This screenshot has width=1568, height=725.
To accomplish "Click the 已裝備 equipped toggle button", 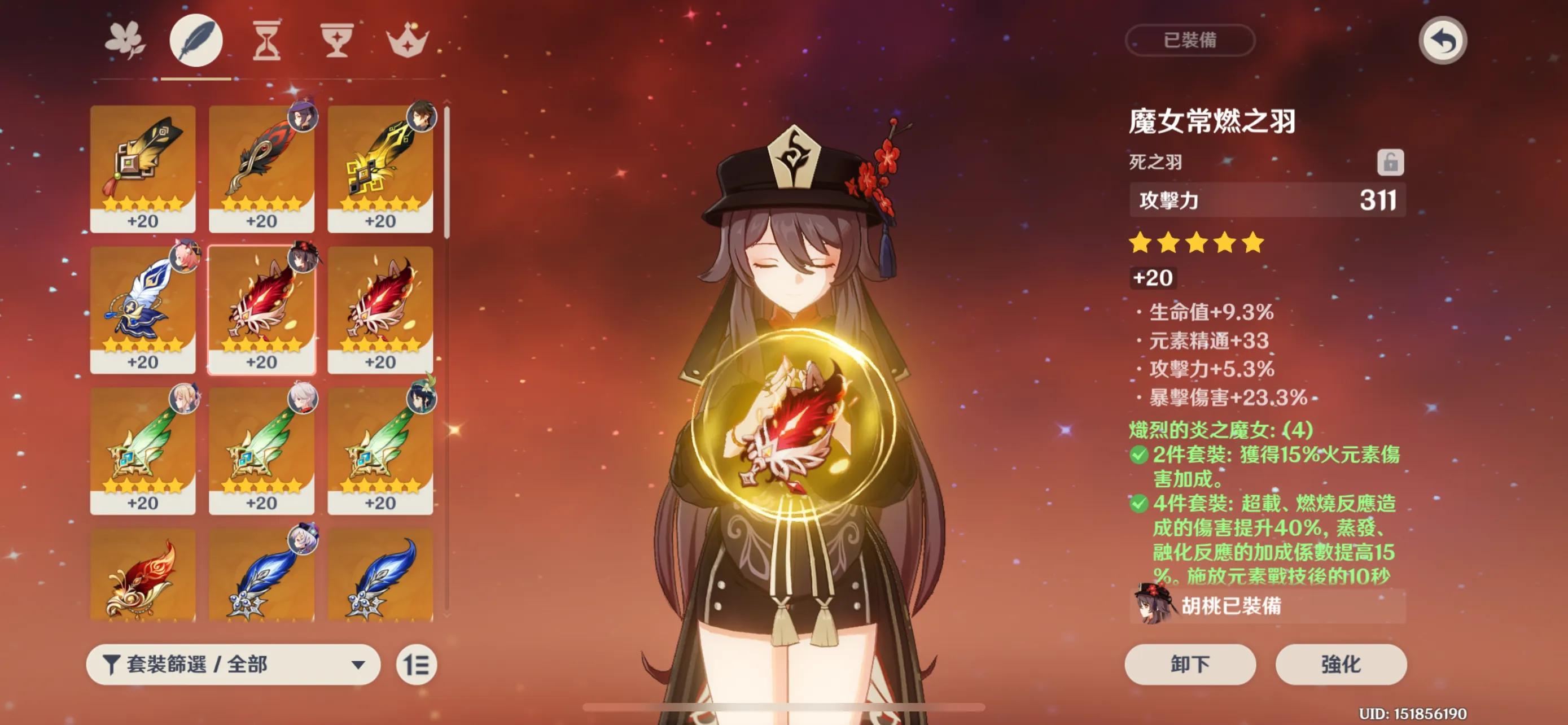I will pos(1189,41).
